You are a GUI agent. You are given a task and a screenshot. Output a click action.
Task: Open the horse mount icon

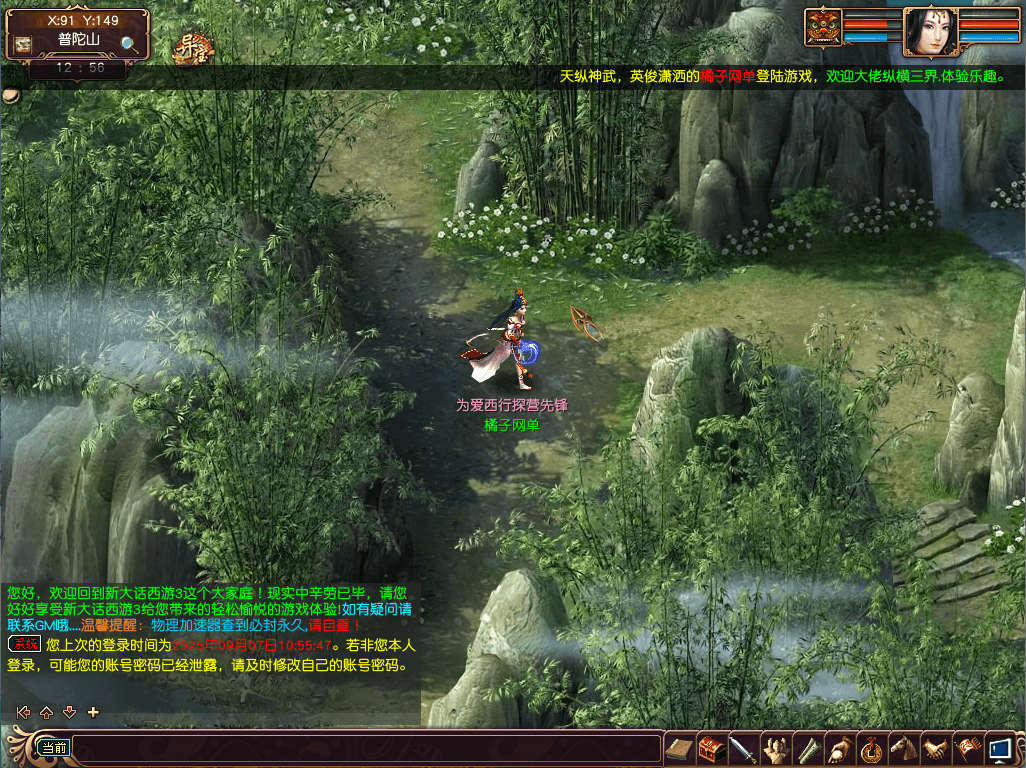903,748
